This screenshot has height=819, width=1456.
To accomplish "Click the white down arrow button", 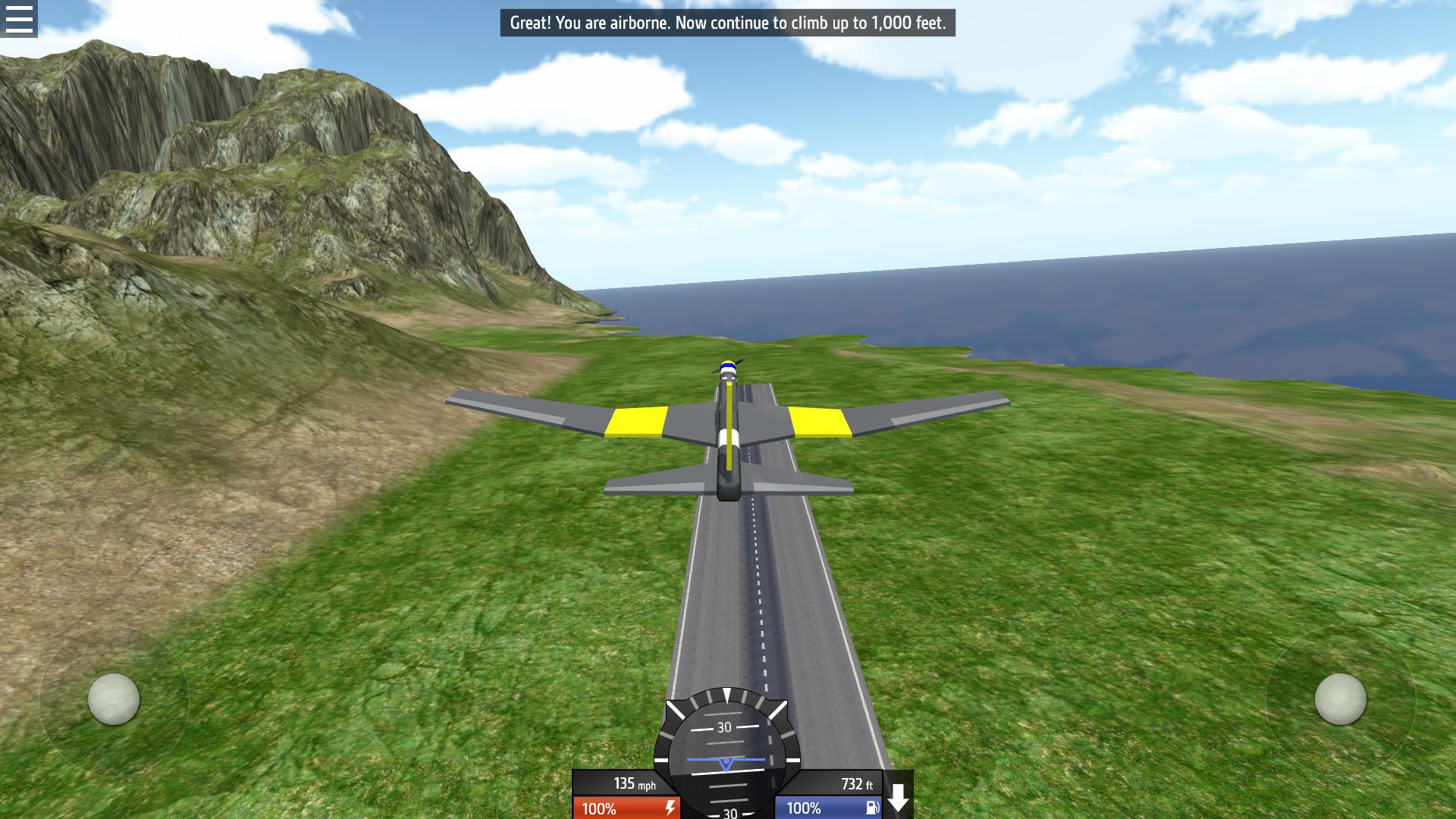I will (898, 798).
